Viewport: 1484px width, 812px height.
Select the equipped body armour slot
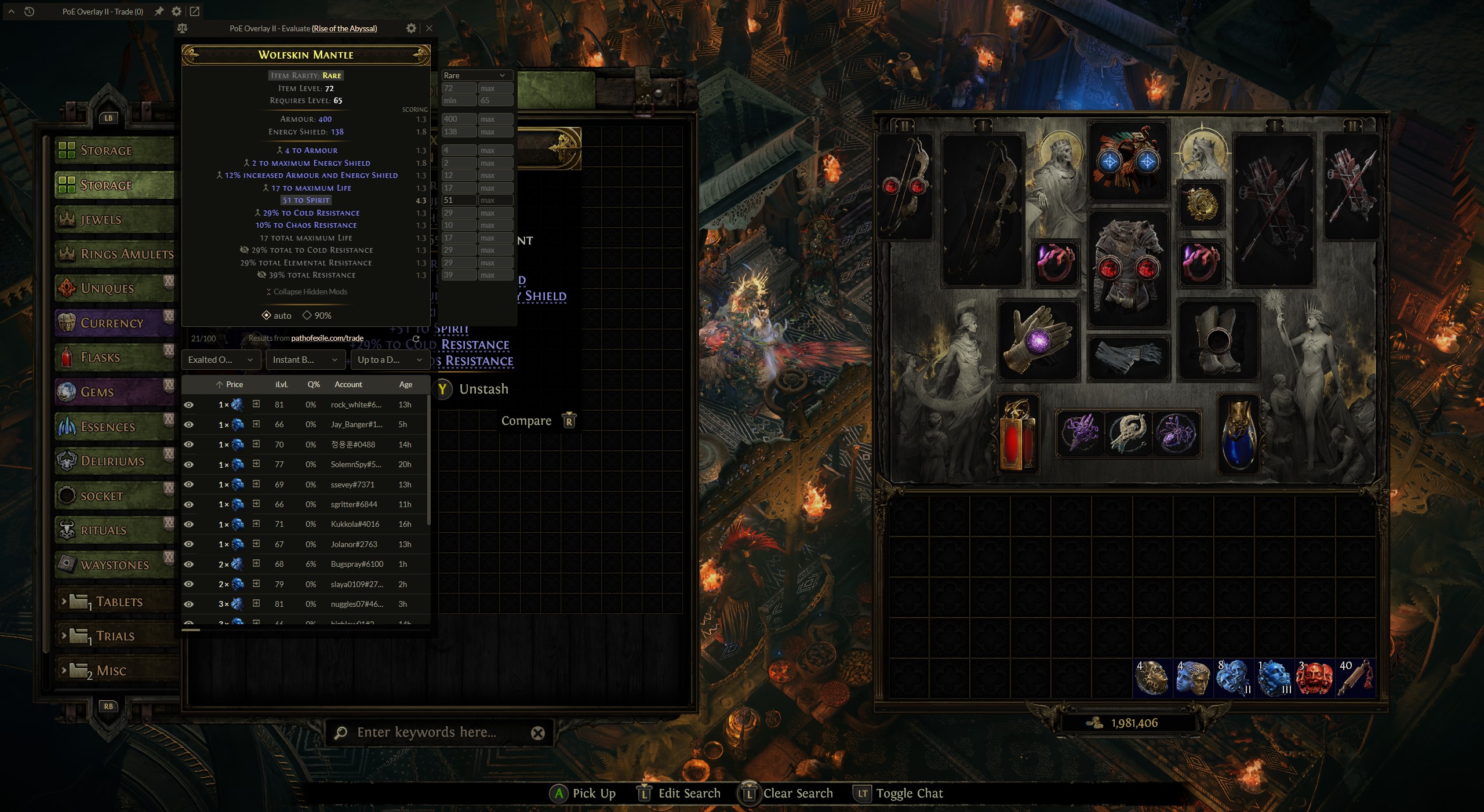[1127, 268]
